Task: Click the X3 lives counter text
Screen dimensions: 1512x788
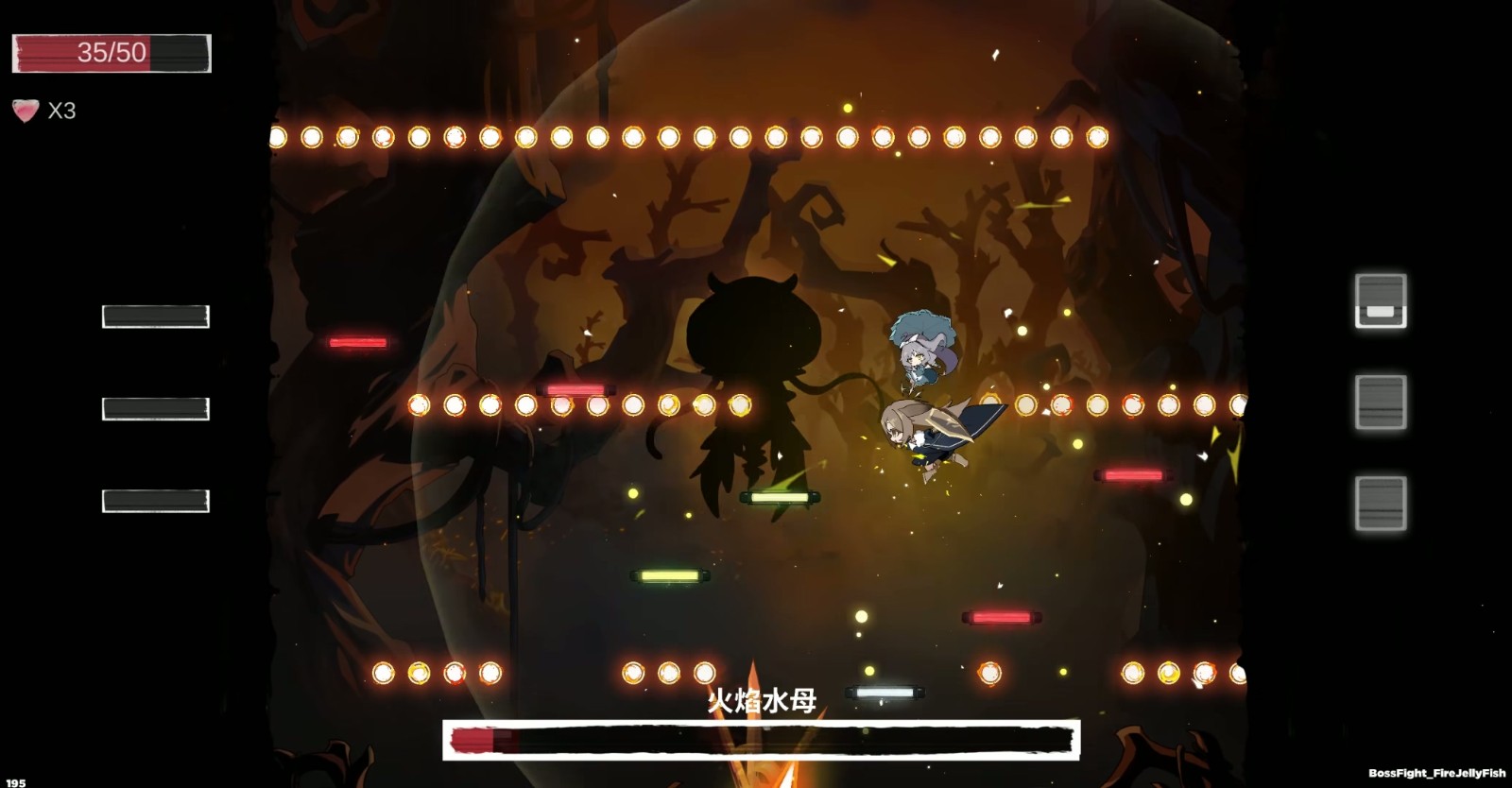Action: coord(62,110)
